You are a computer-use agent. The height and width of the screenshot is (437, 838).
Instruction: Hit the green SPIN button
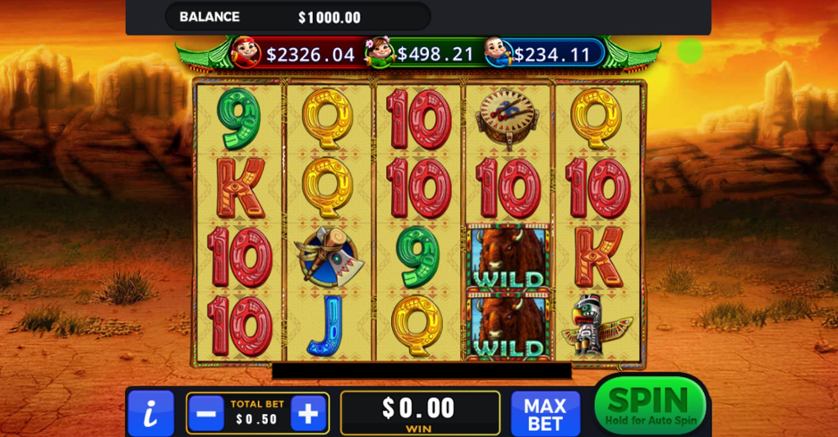tap(649, 405)
